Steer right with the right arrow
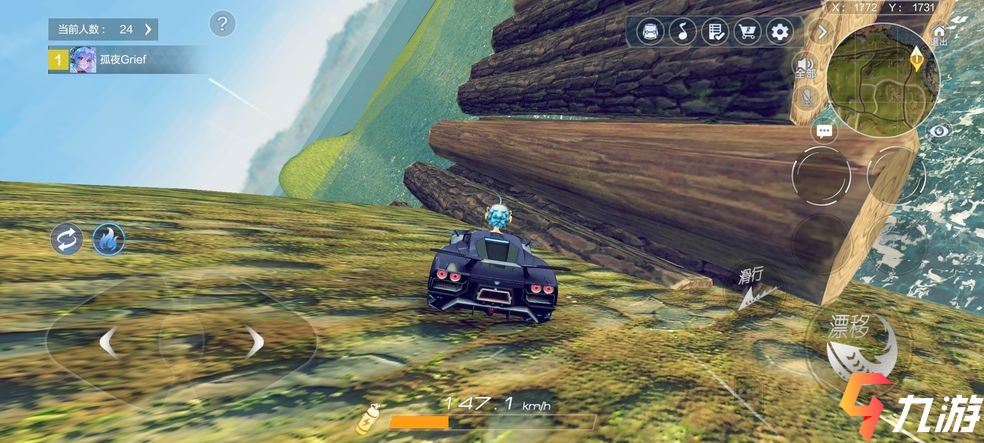Viewport: 984px width, 443px height. [x=256, y=343]
